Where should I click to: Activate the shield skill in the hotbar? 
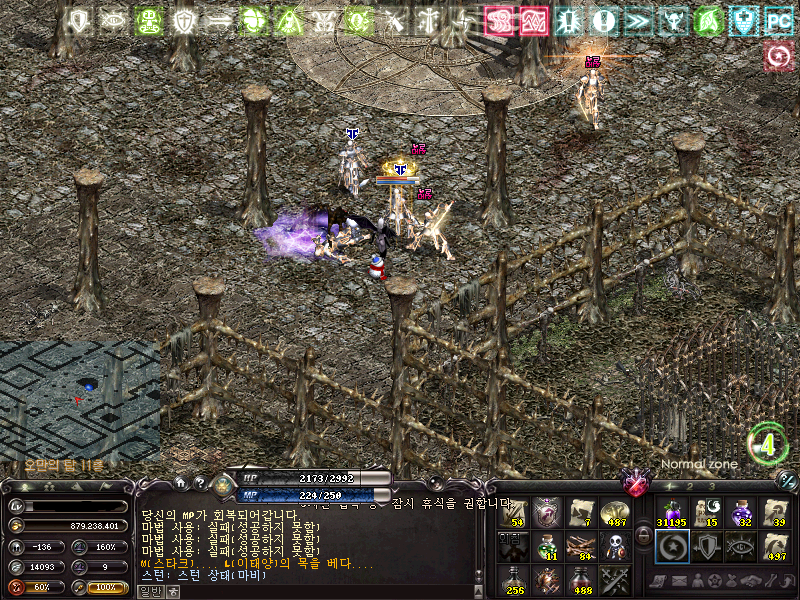(x=705, y=546)
